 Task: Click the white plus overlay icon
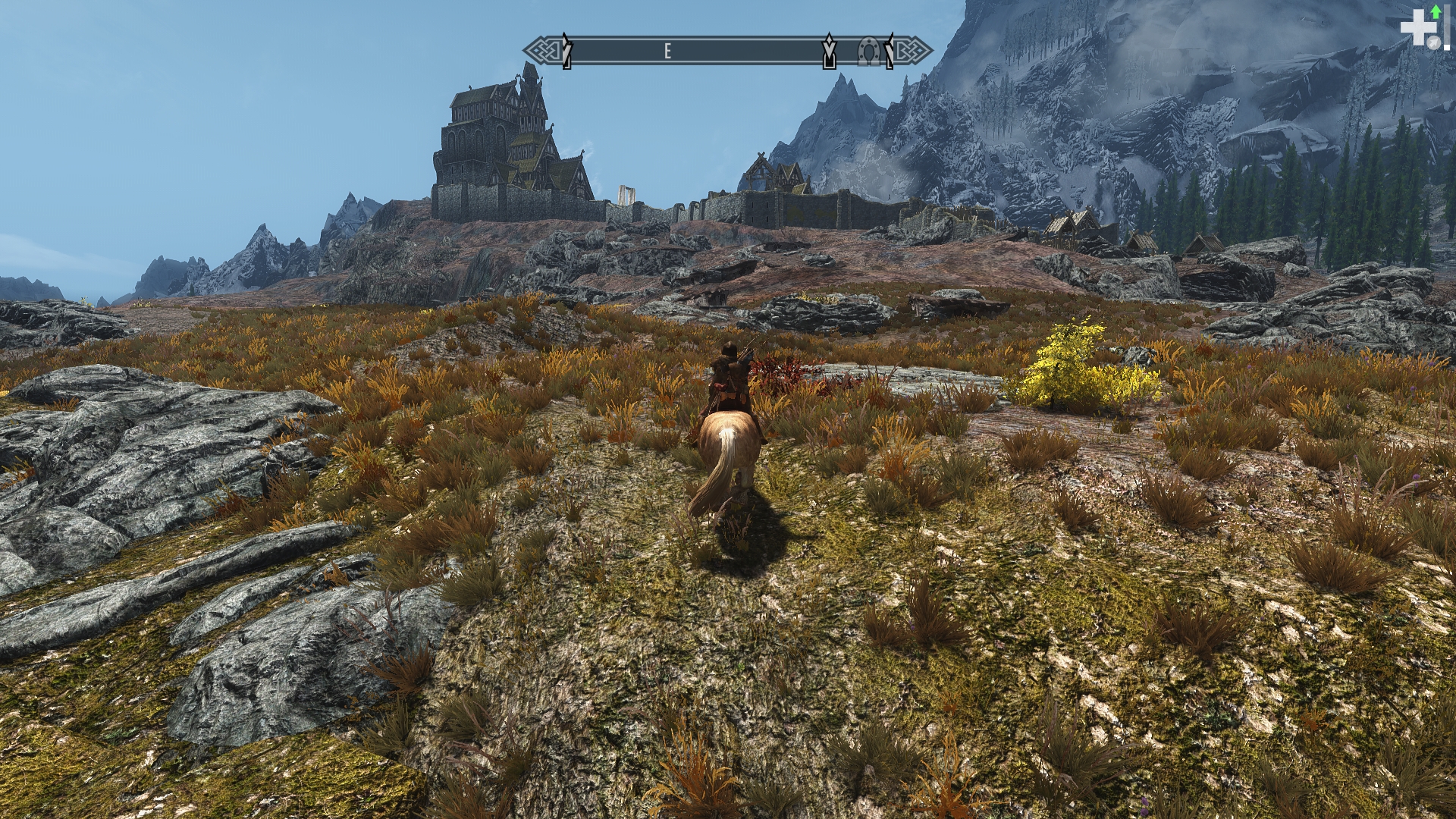pos(1414,30)
